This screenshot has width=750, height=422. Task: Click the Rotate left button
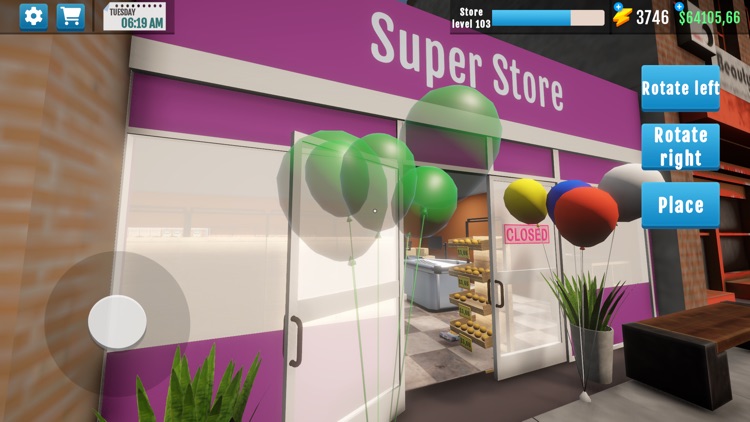680,88
